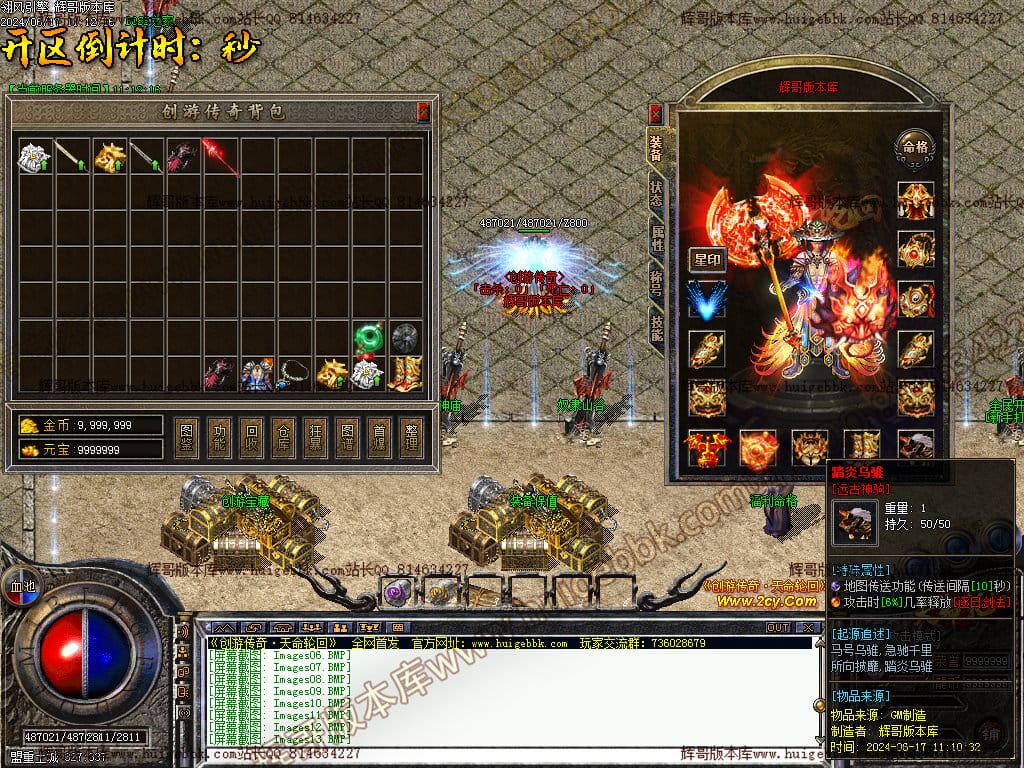Open the 仓库 warehouse button
The width and height of the screenshot is (1024, 768).
(284, 437)
